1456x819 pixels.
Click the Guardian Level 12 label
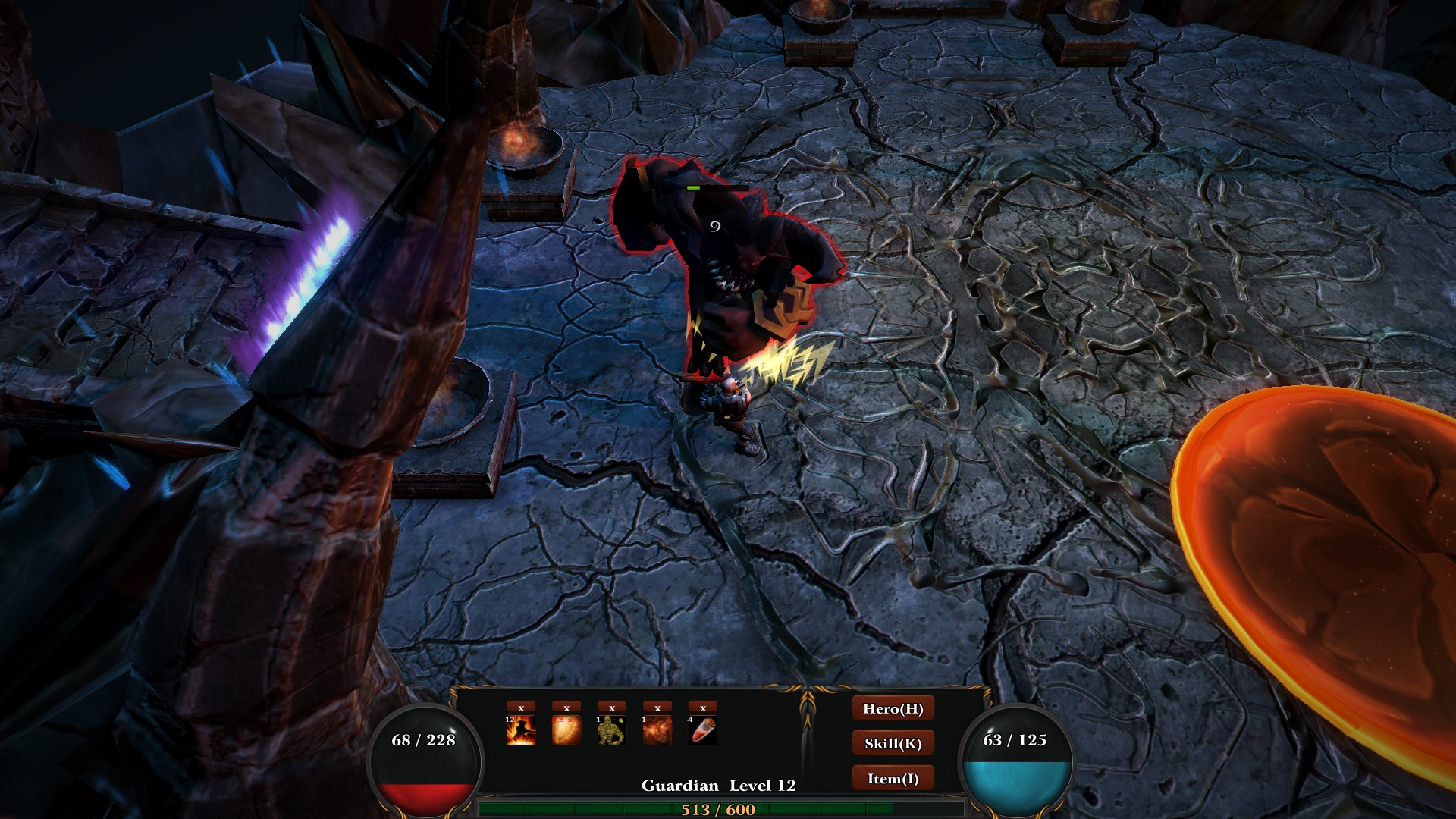click(x=718, y=786)
